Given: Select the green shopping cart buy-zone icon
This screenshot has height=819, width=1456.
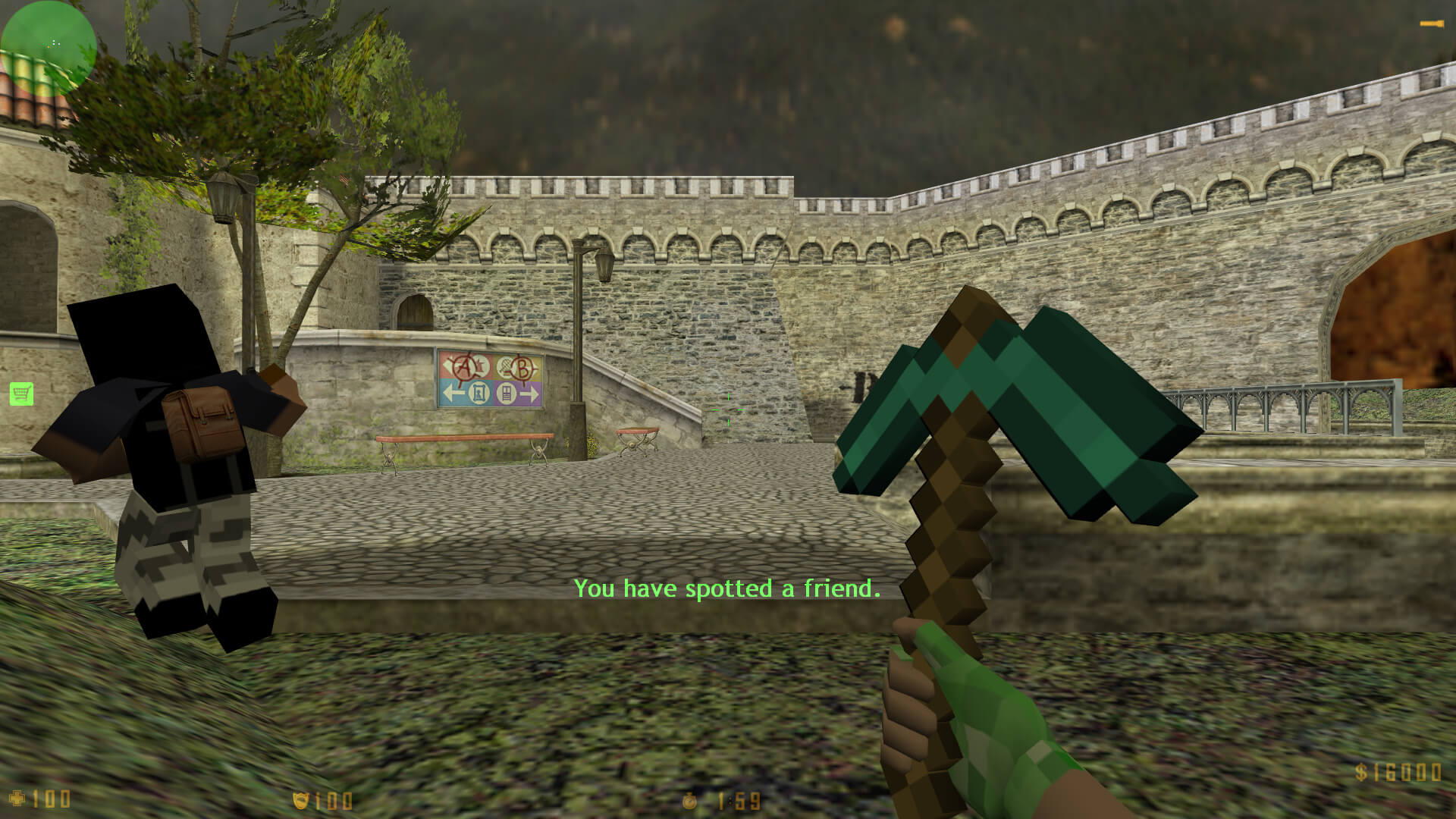Looking at the screenshot, I should point(21,394).
